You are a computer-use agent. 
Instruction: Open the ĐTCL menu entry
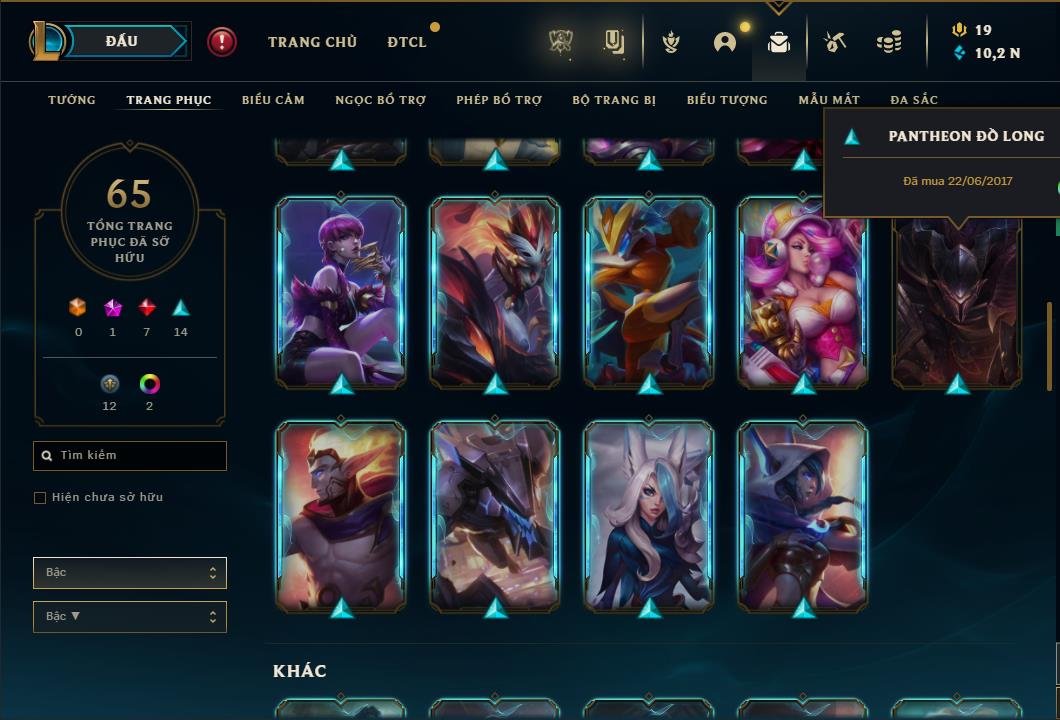(x=407, y=42)
